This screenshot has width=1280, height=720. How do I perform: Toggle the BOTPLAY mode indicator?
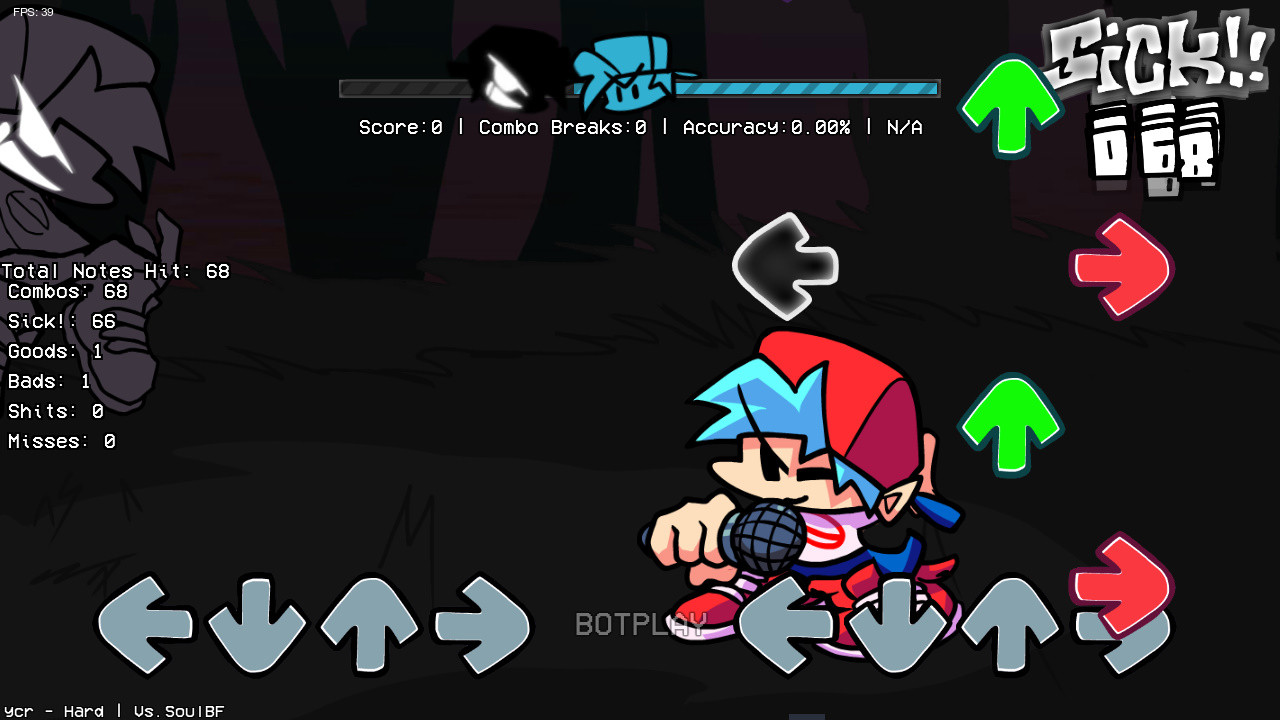[x=641, y=623]
